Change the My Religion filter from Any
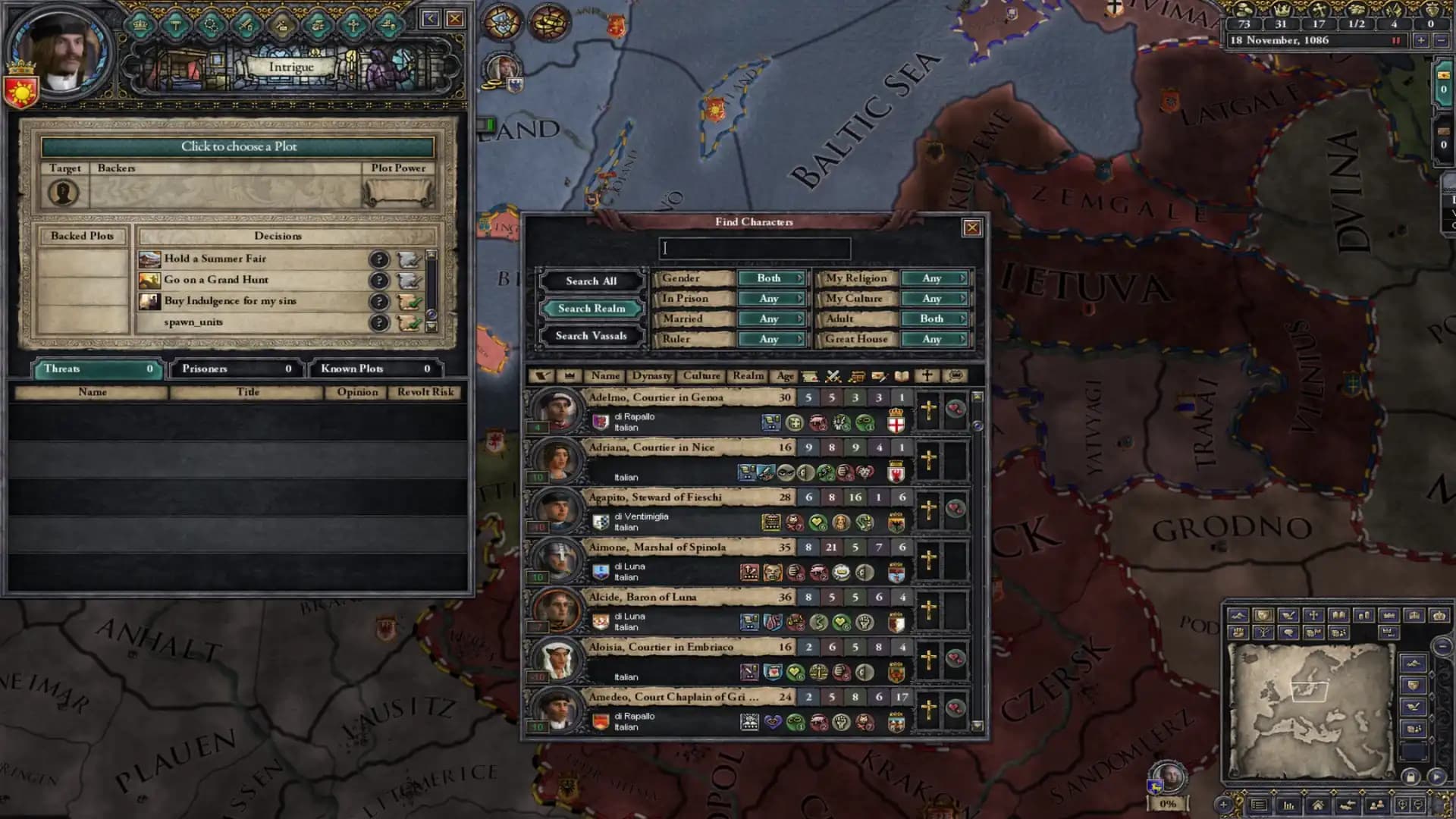The height and width of the screenshot is (819, 1456). click(x=934, y=278)
